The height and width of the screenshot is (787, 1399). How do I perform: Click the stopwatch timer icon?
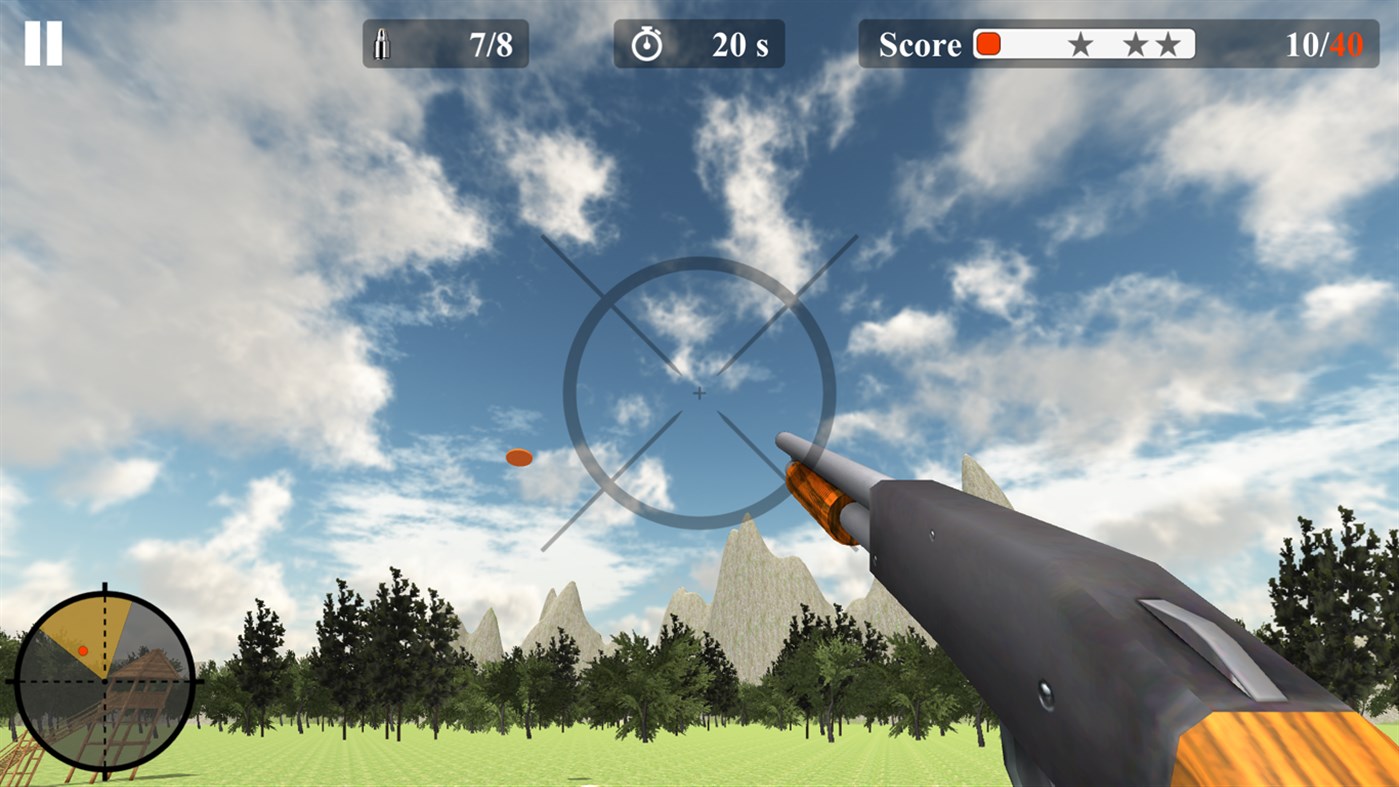[649, 42]
